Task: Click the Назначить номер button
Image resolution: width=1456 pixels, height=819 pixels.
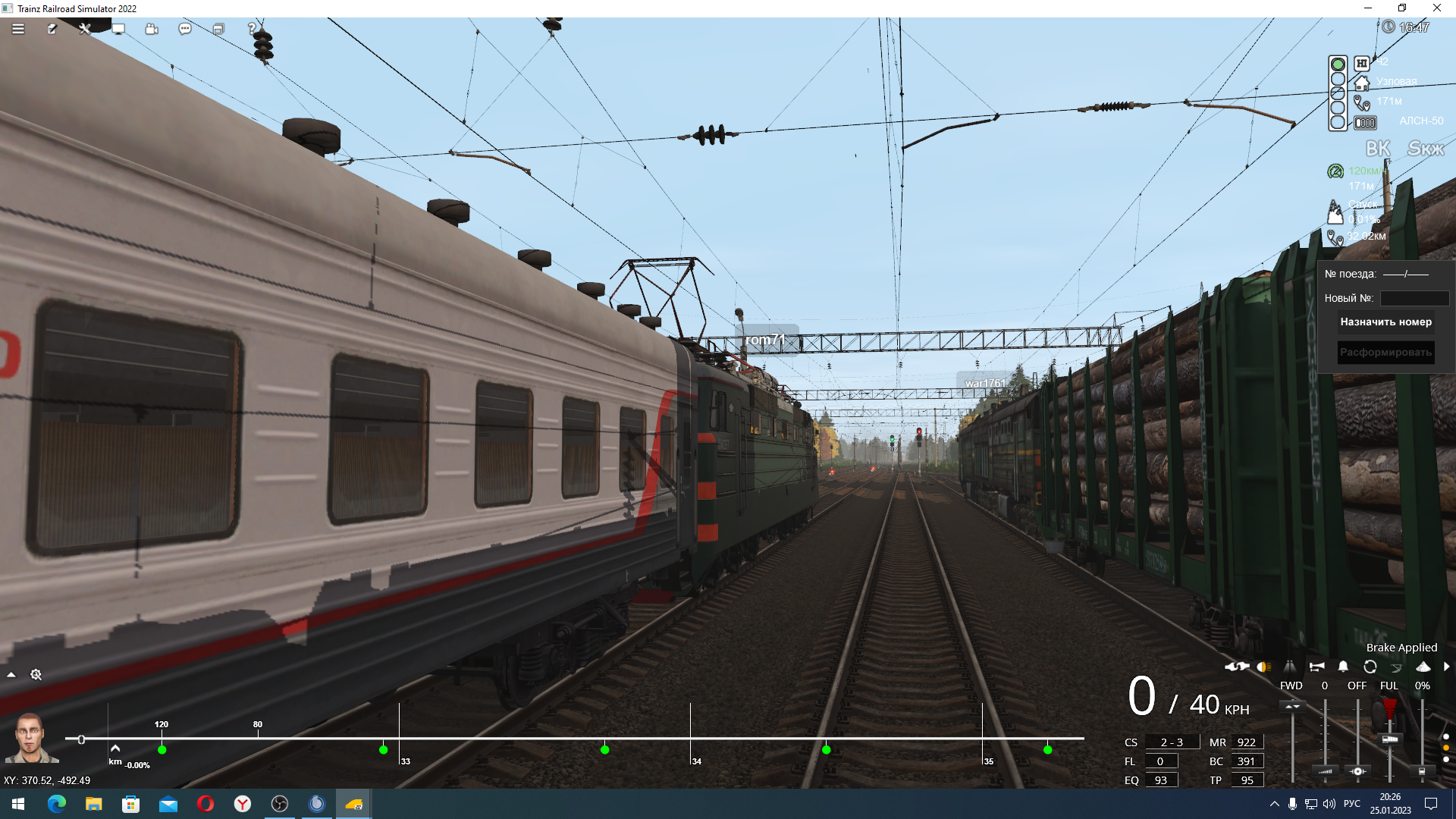Action: pos(1385,322)
